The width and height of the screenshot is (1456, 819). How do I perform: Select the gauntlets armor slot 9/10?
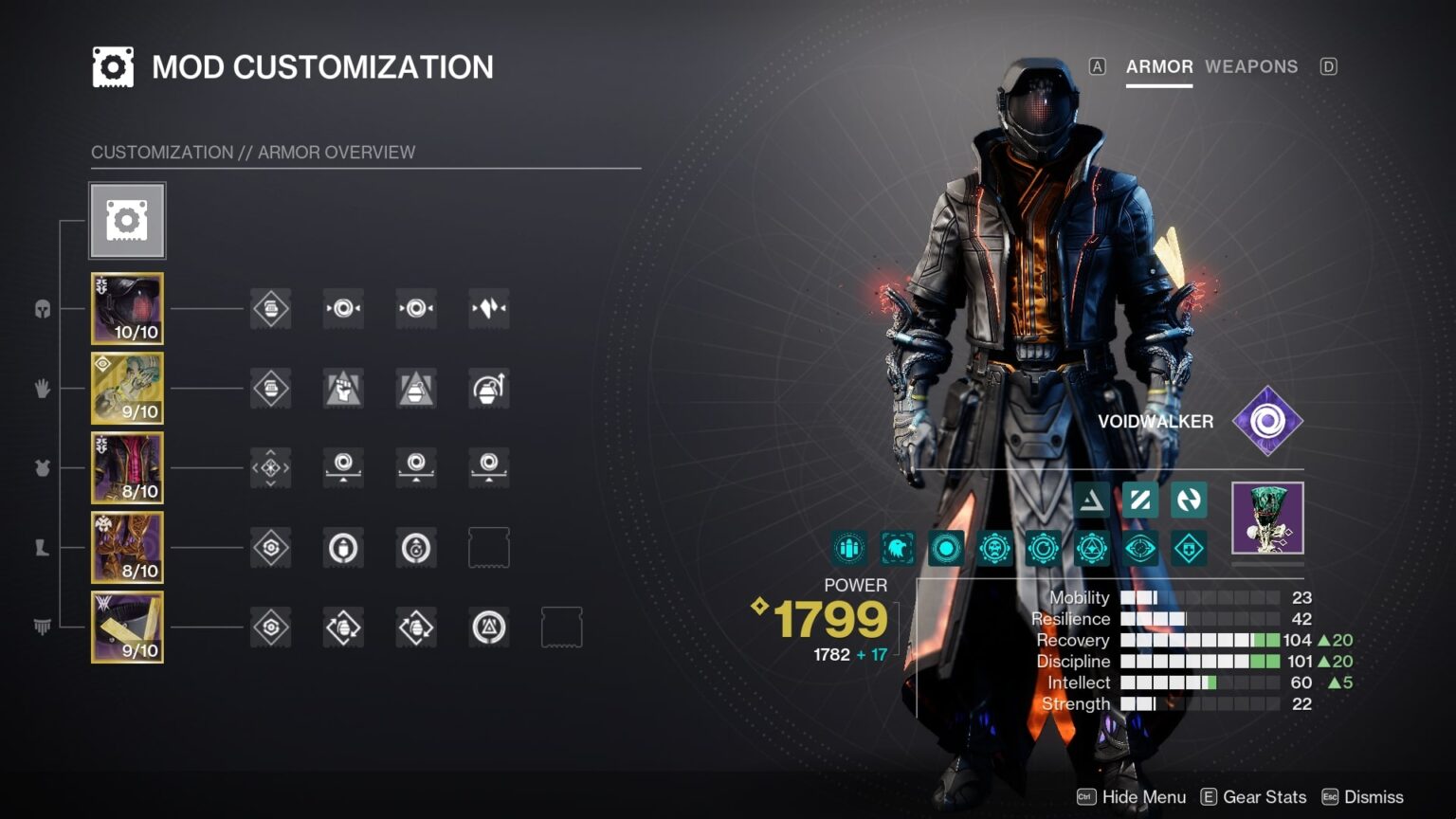[127, 389]
